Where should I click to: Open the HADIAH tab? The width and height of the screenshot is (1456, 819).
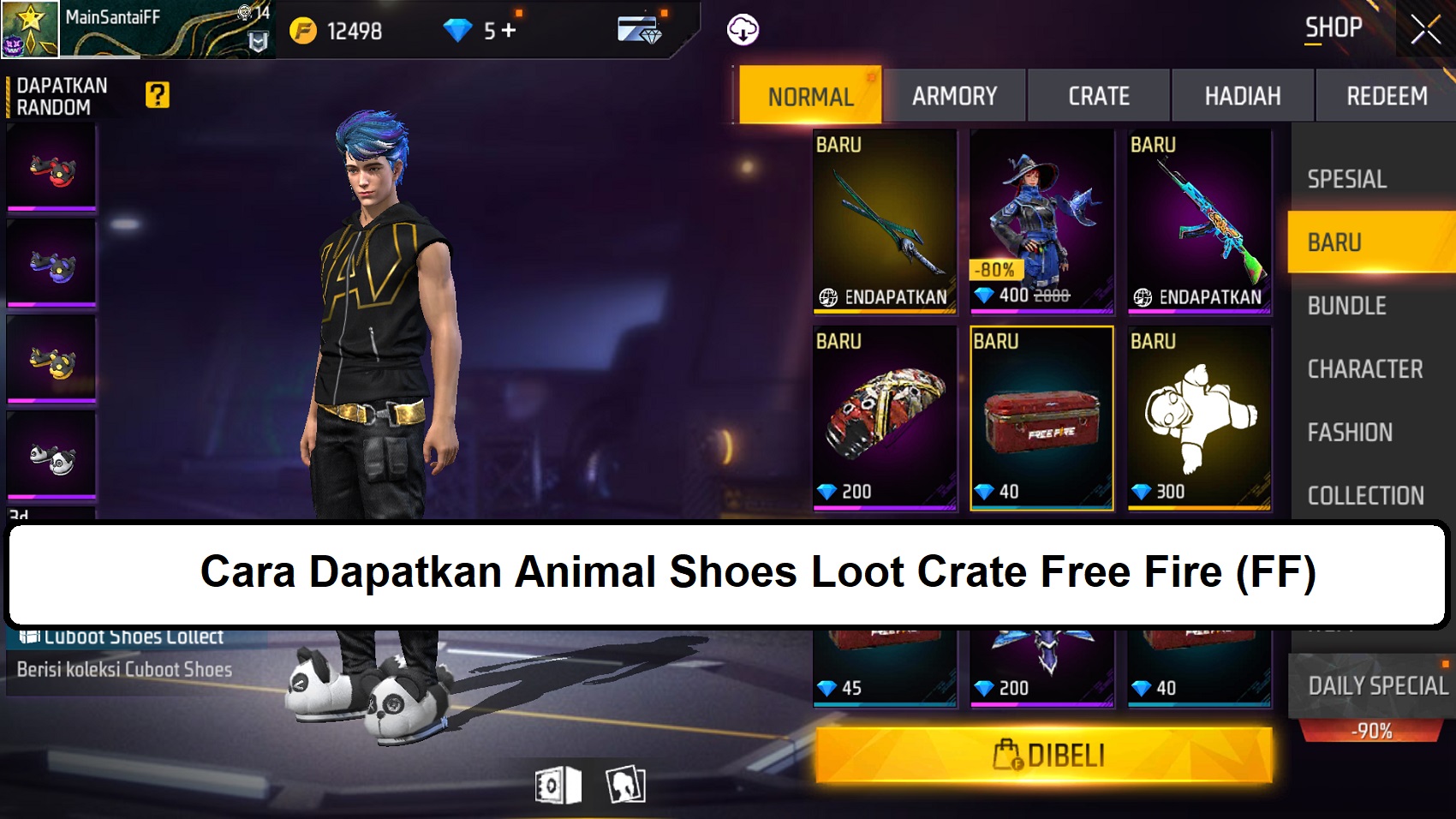[x=1241, y=95]
